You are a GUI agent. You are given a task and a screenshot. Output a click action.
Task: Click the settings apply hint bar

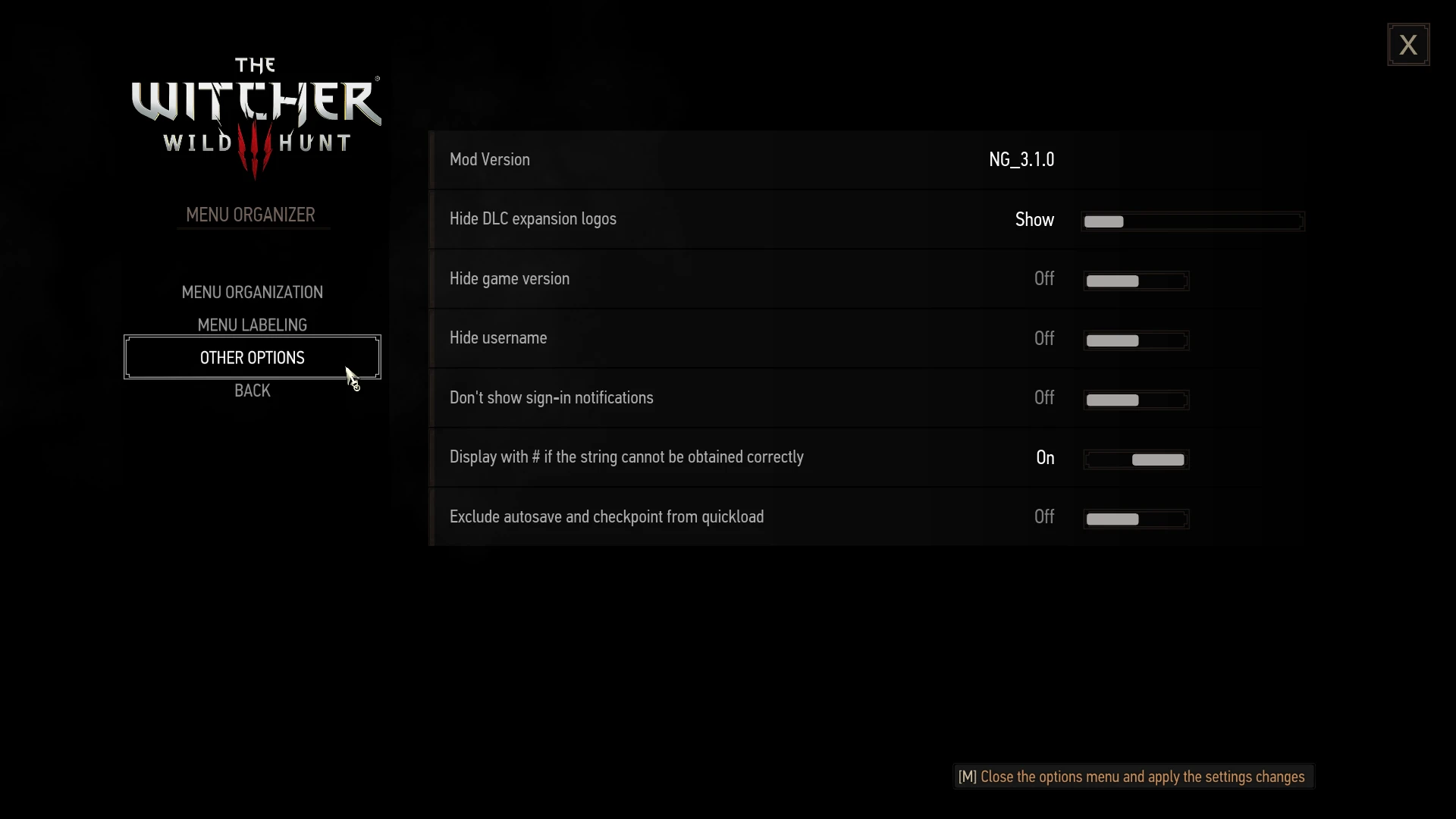1132,776
